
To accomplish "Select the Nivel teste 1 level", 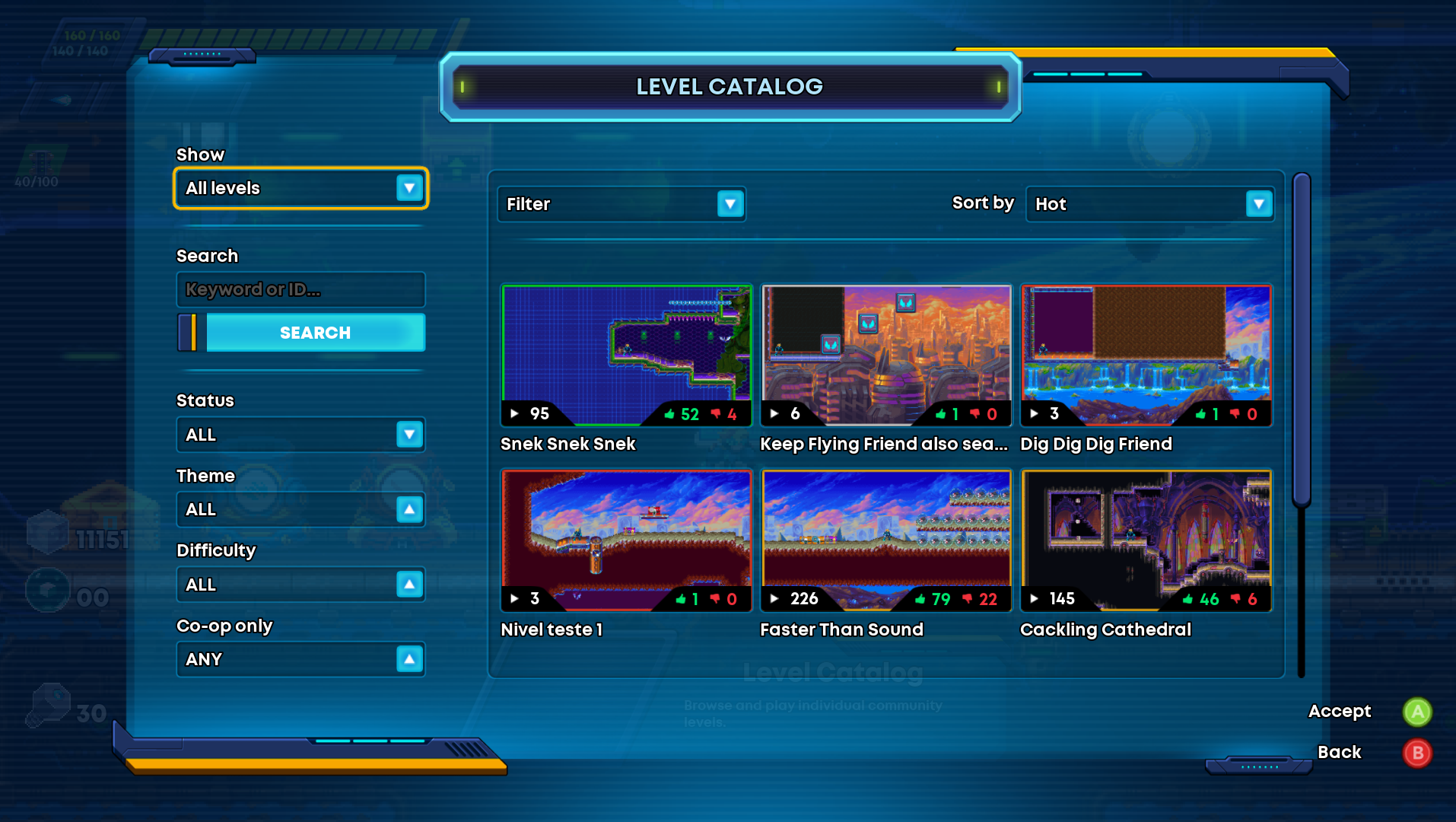I will (626, 540).
